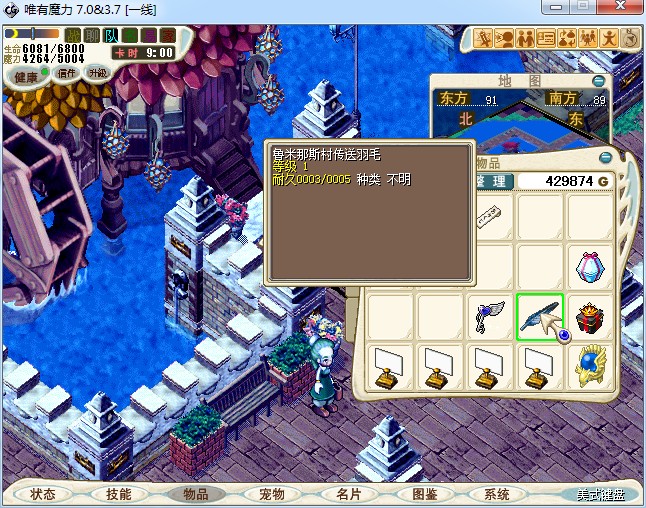Open the 信件 mail button
The width and height of the screenshot is (646, 508).
(x=66, y=73)
